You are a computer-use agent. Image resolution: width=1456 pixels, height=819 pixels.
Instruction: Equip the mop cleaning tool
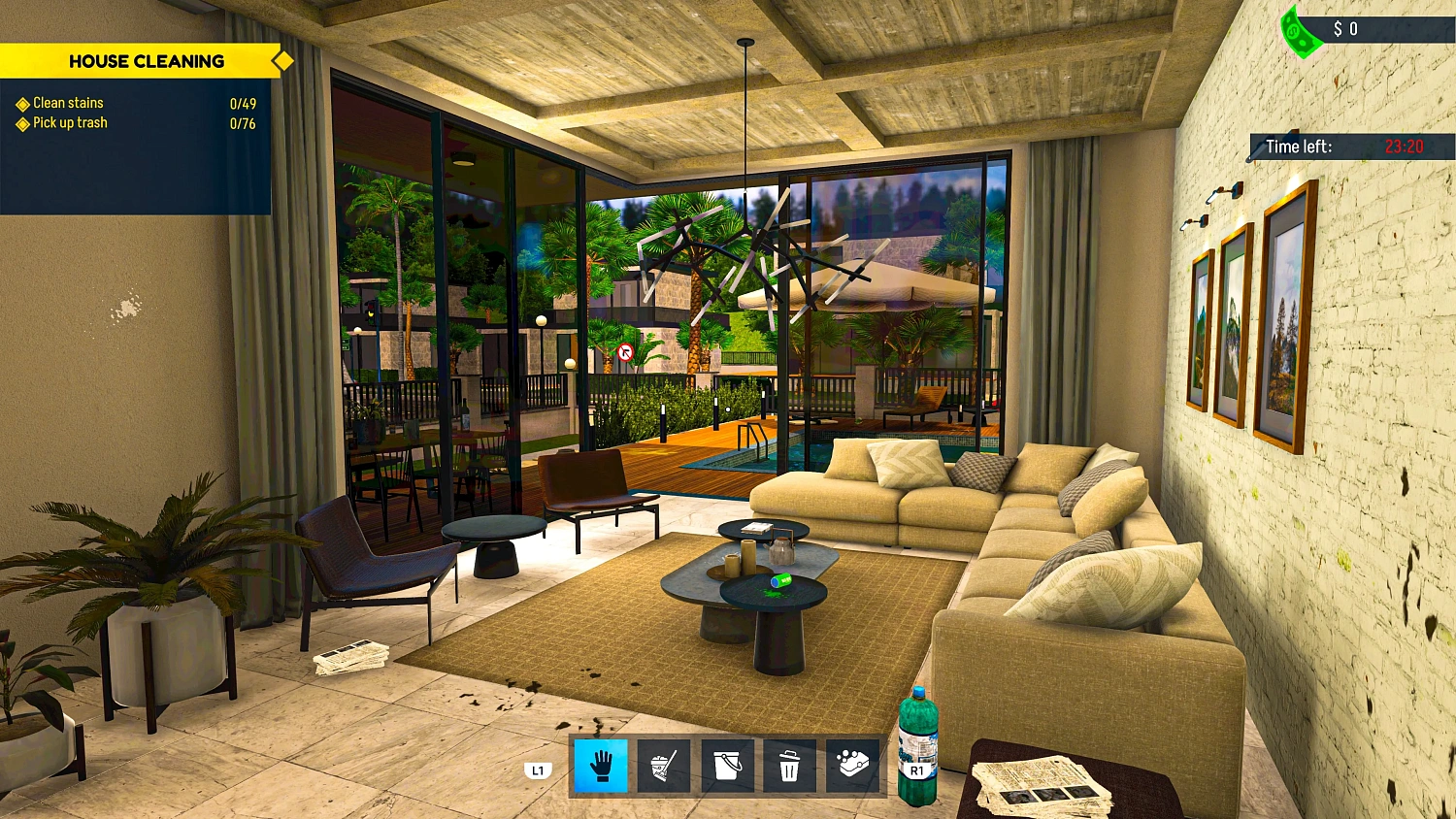click(663, 766)
